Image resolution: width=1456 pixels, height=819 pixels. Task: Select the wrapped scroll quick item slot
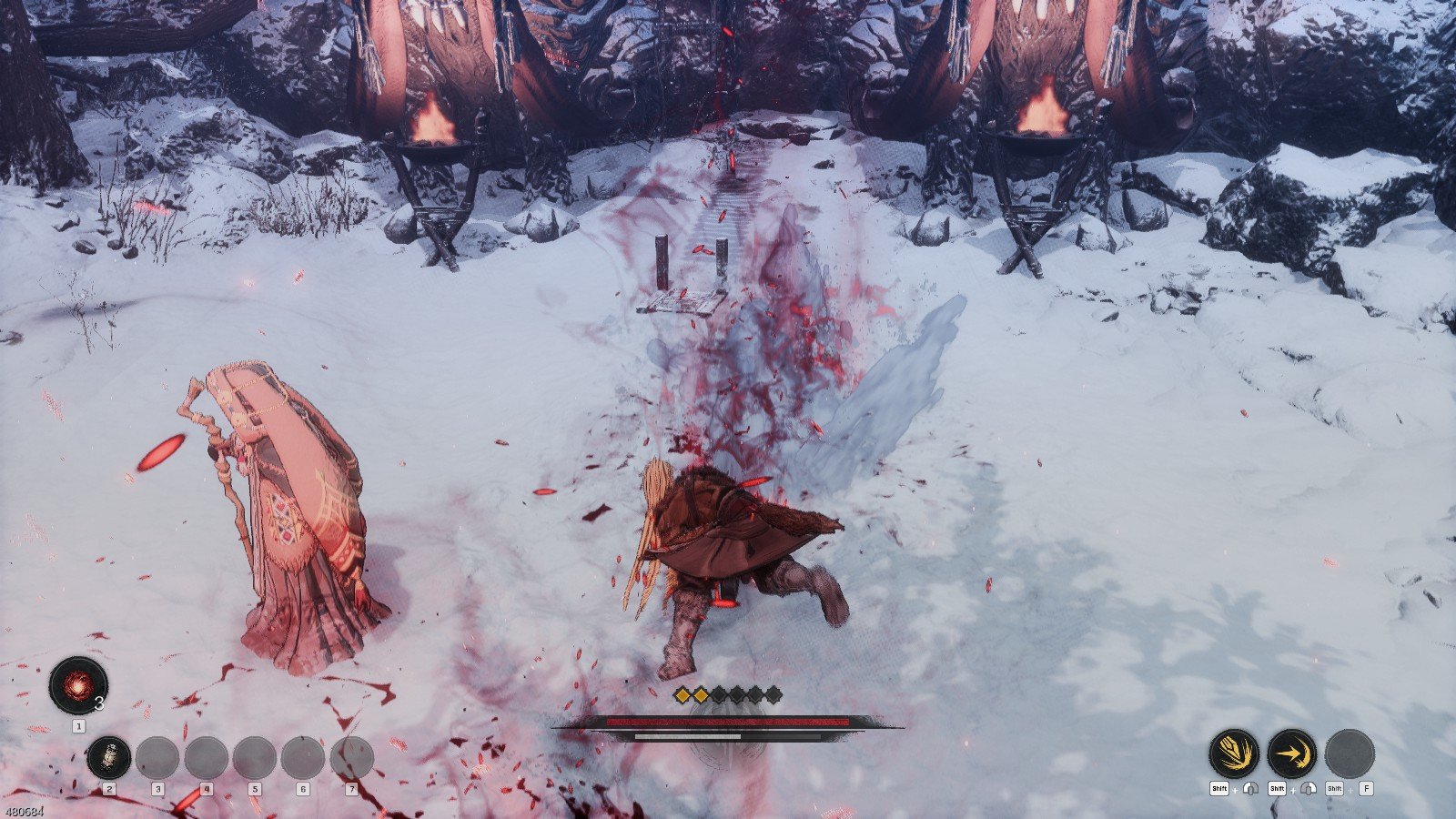pyautogui.click(x=108, y=757)
